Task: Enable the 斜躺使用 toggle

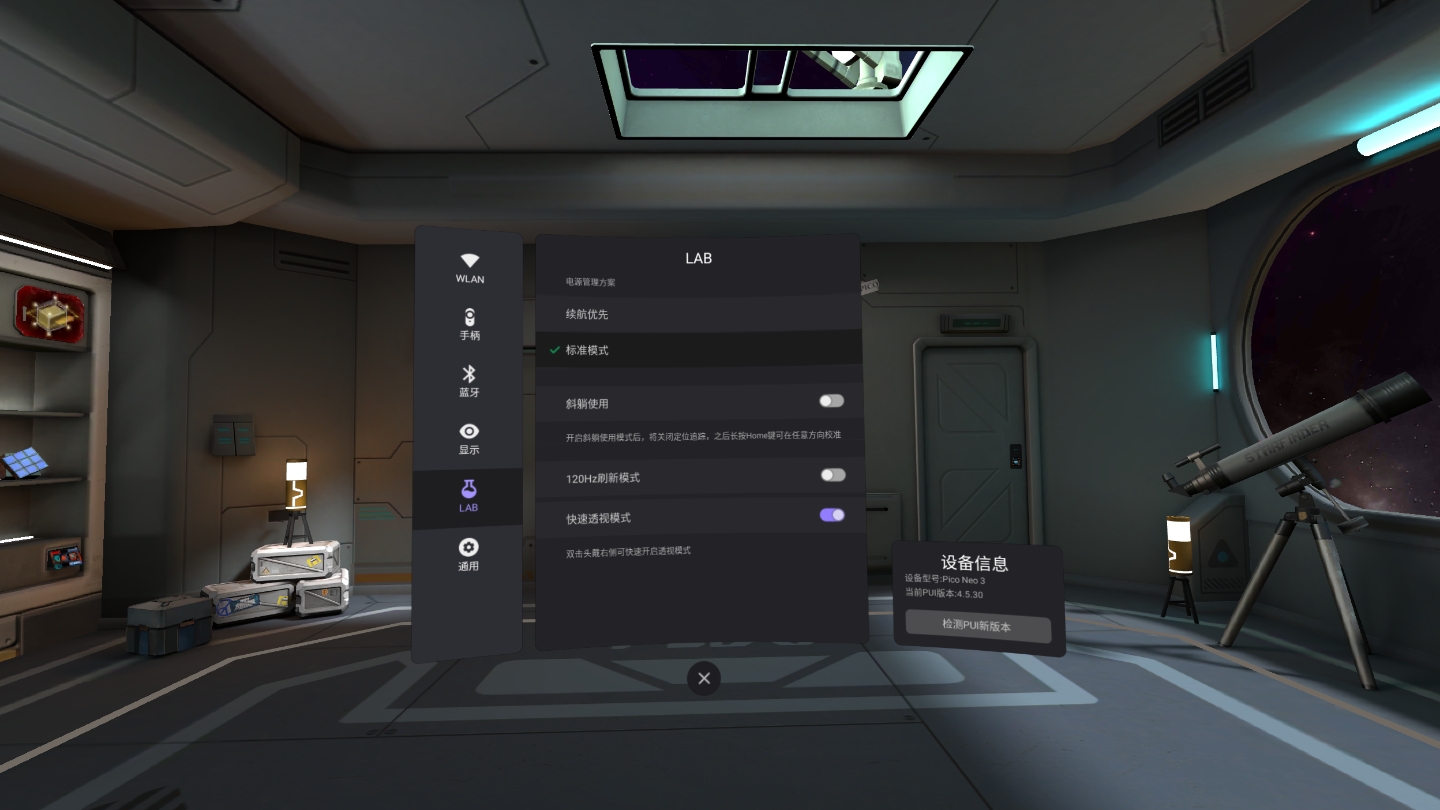Action: point(830,400)
